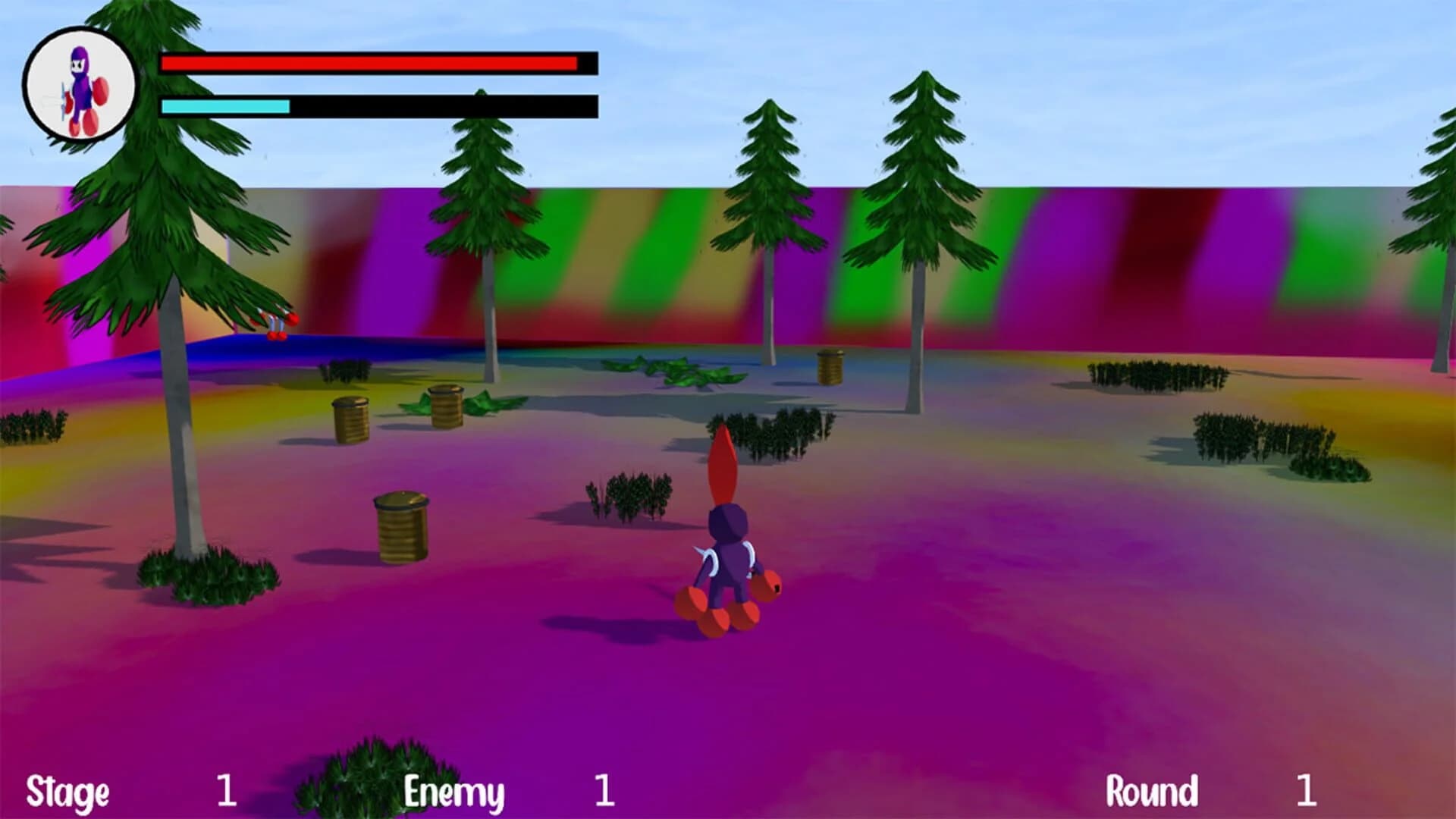Click the ninja character portrait icon
1456x819 pixels.
point(80,83)
